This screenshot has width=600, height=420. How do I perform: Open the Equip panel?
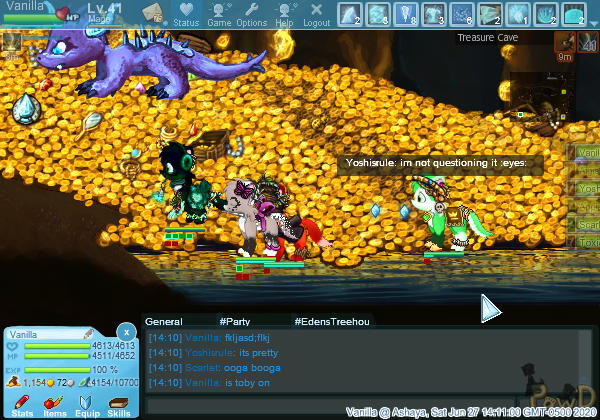pos(87,404)
